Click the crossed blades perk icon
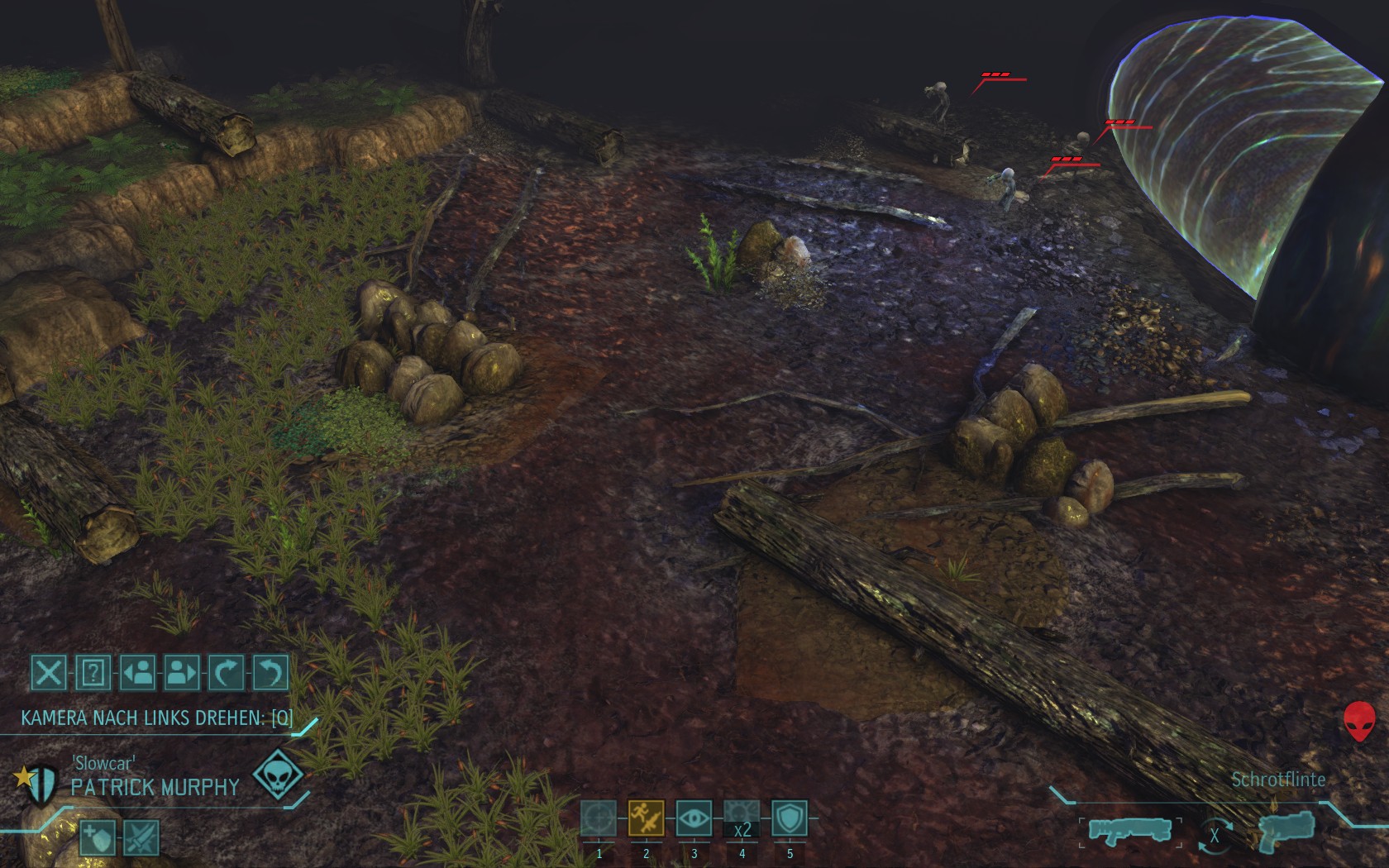 click(x=141, y=839)
